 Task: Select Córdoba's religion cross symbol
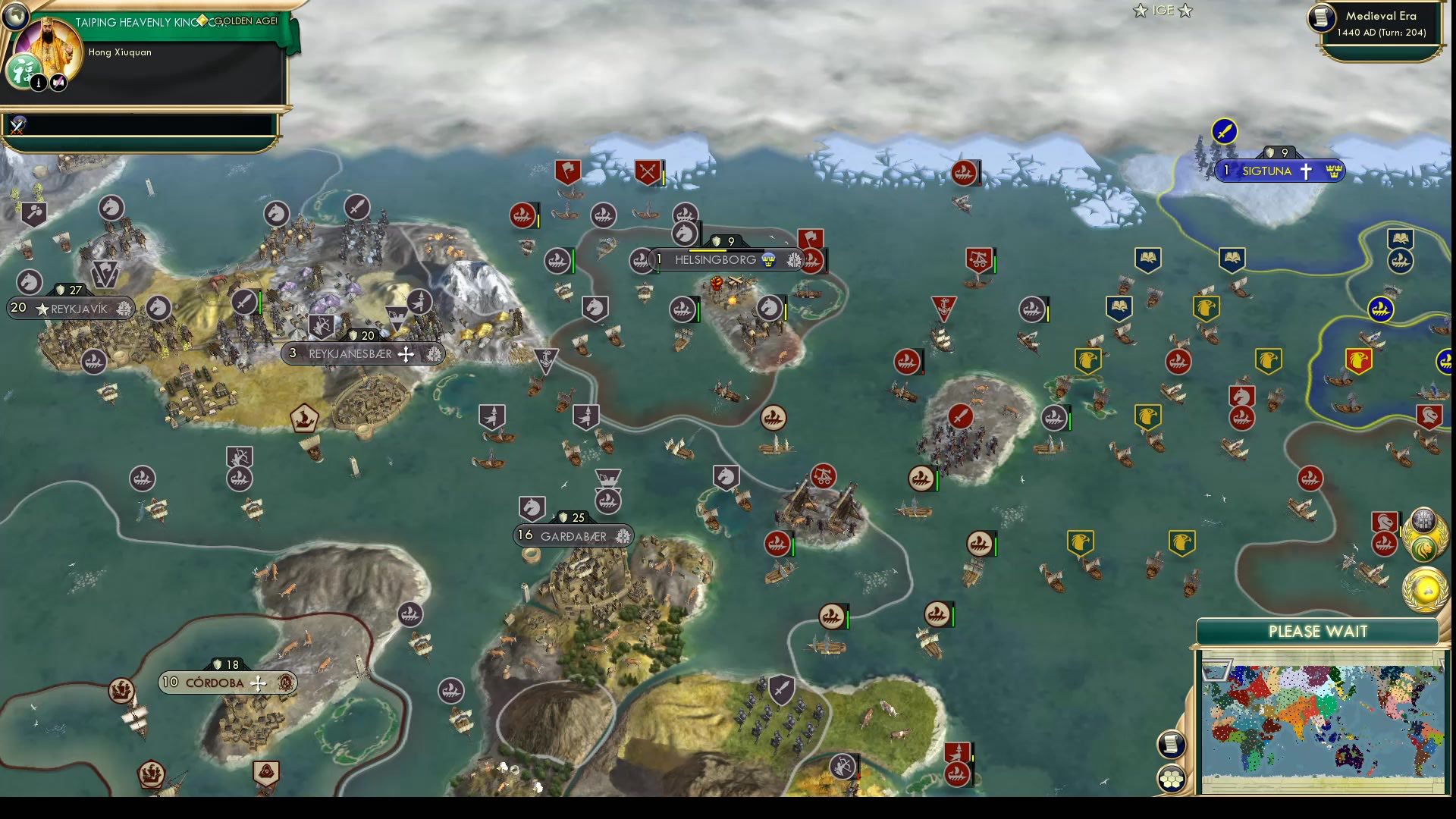pyautogui.click(x=259, y=682)
